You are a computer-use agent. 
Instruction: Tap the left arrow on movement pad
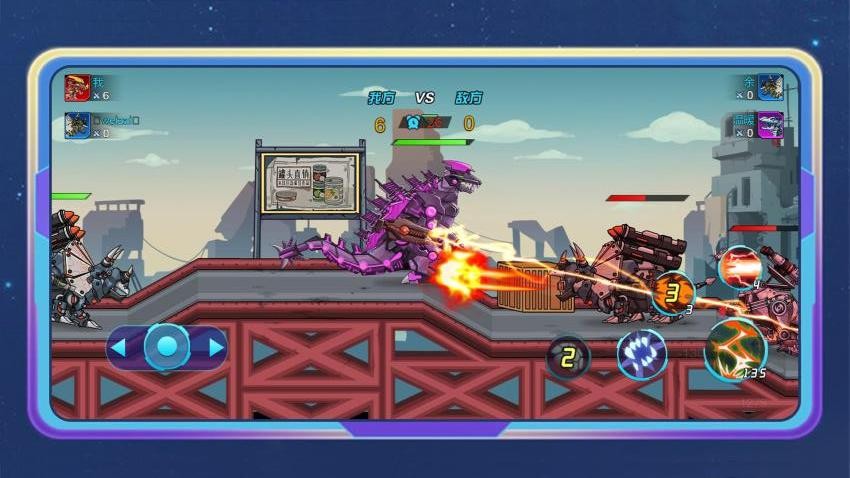tap(118, 348)
